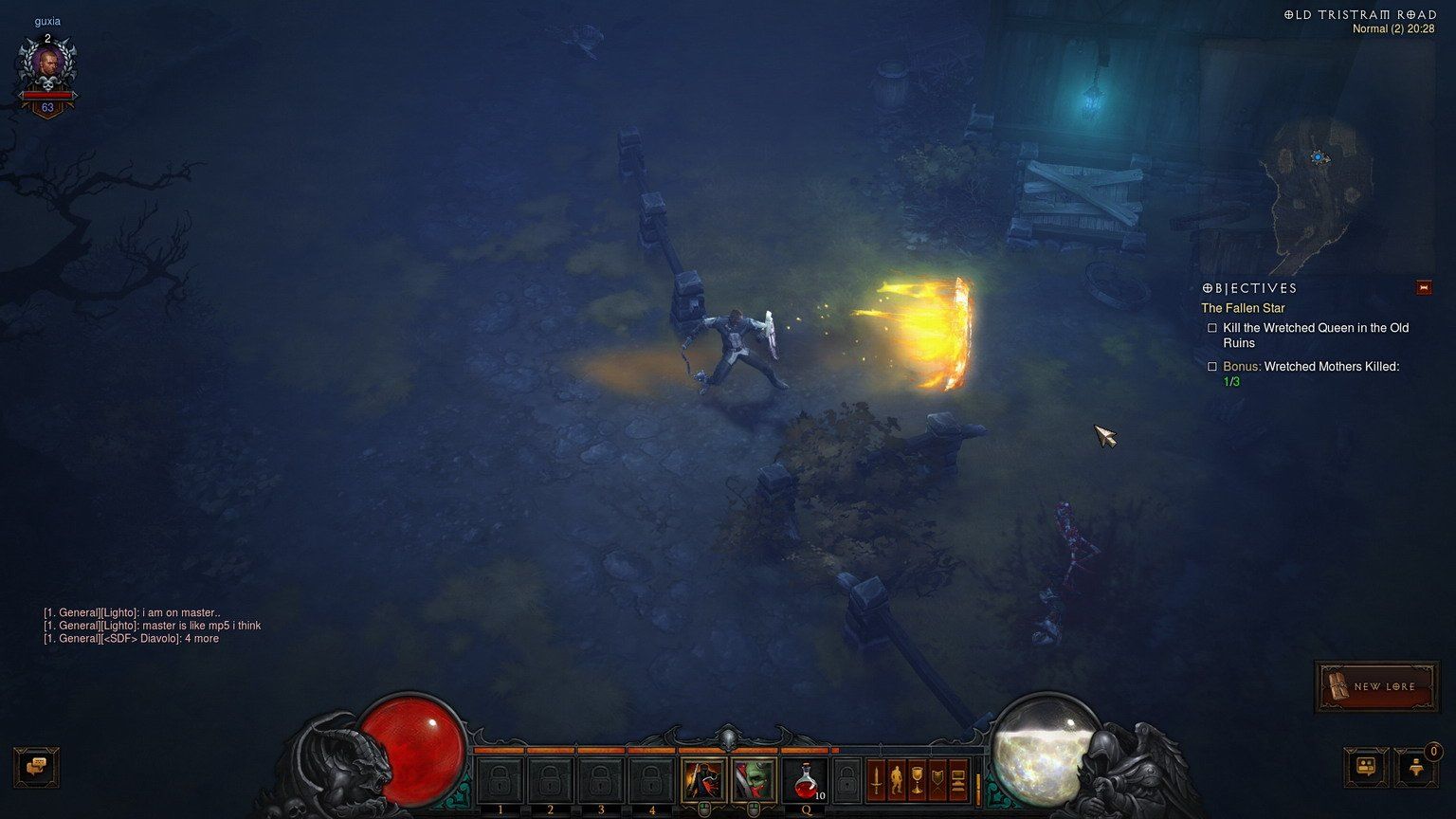The image size is (1456, 819).
Task: Open the achievements chalice button
Action: (918, 780)
